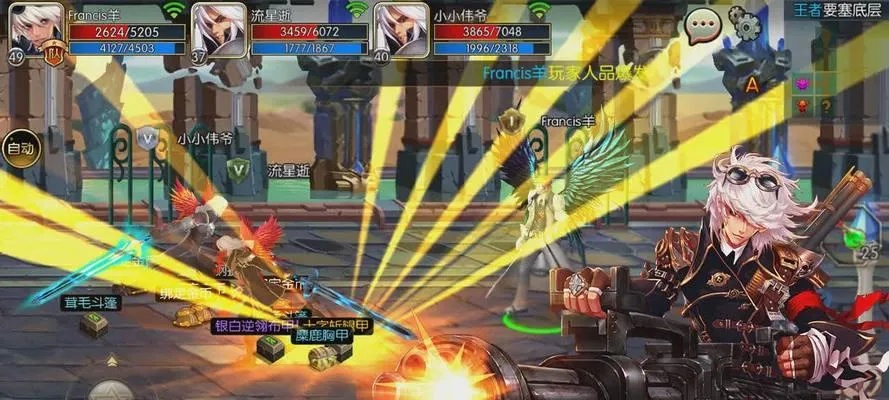Image resolution: width=889 pixels, height=400 pixels.
Task: Select 小小伟爷's party portrait
Action: 401,30
